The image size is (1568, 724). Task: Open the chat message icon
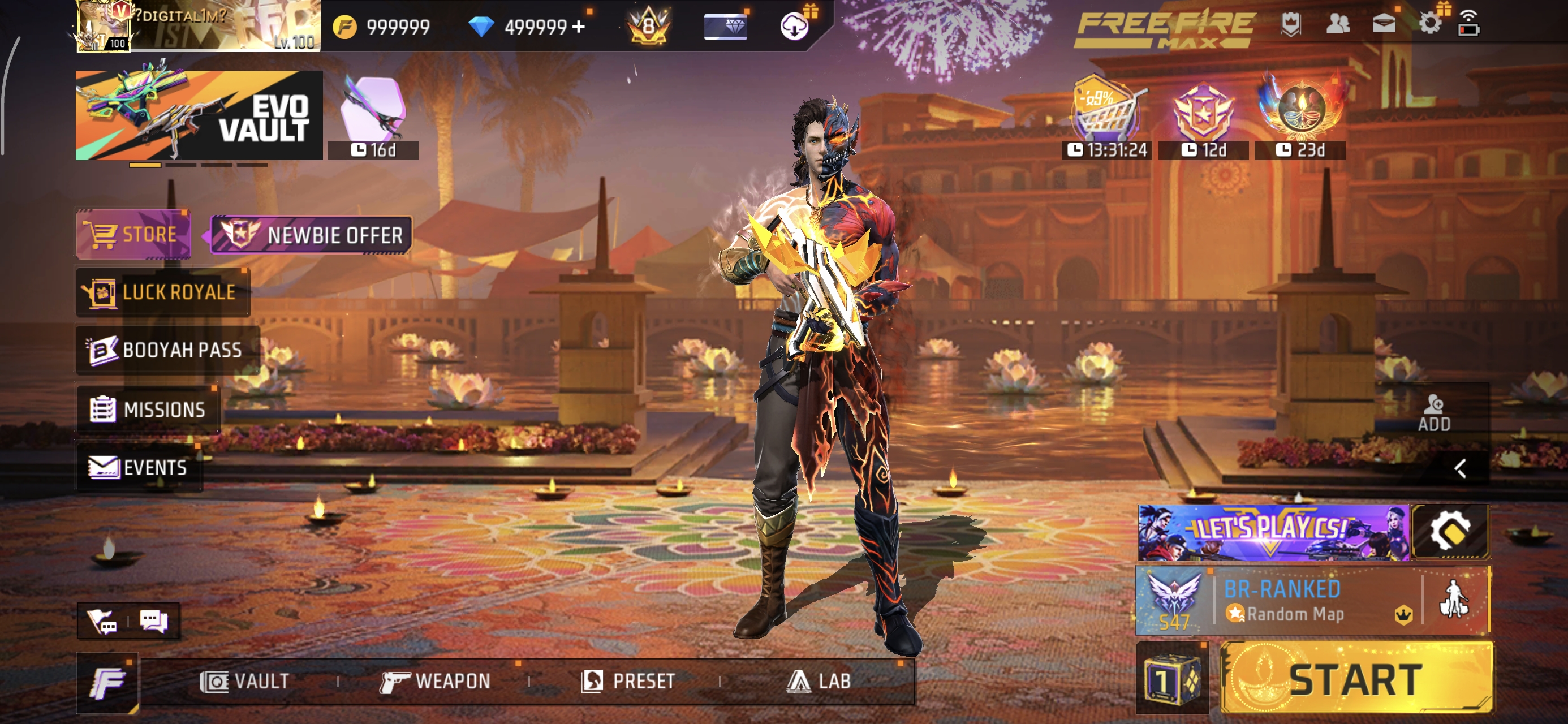[x=155, y=621]
